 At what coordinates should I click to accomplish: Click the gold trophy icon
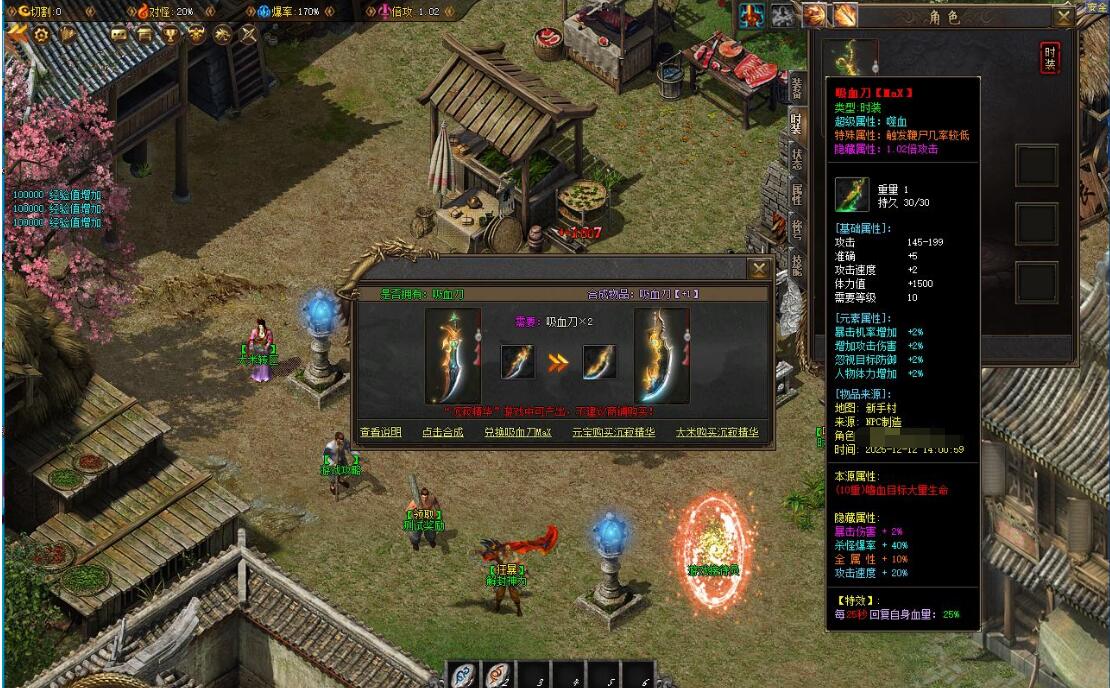coord(171,34)
